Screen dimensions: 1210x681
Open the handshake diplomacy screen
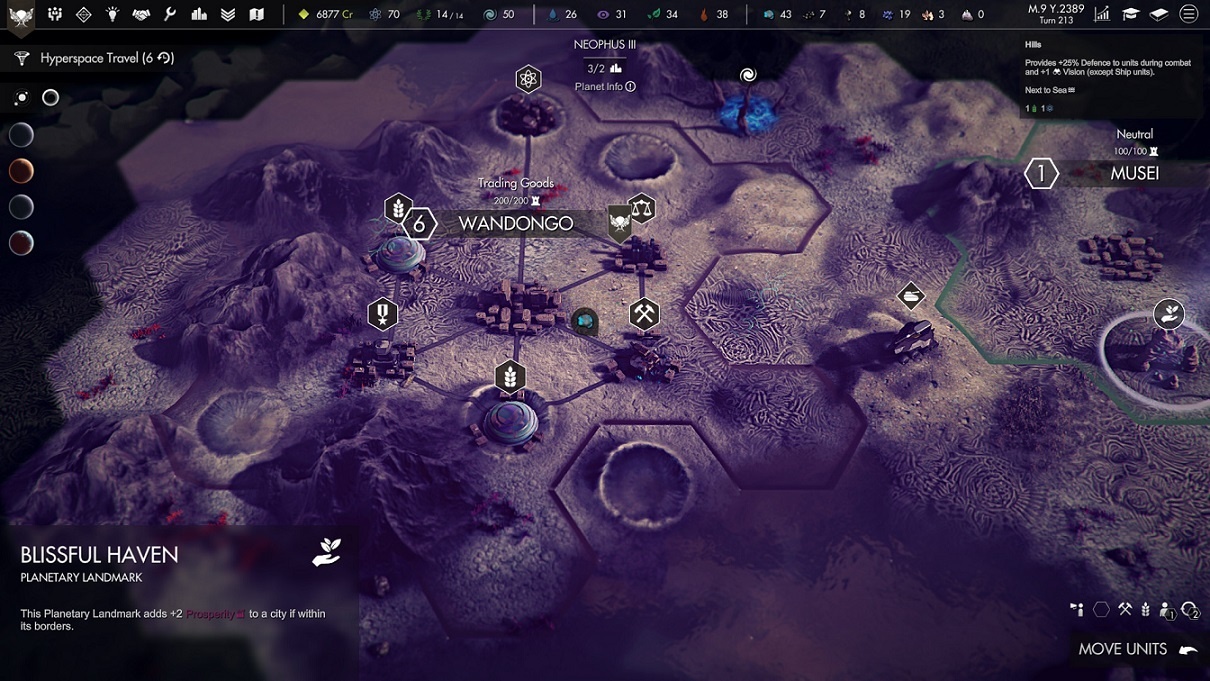click(x=141, y=14)
